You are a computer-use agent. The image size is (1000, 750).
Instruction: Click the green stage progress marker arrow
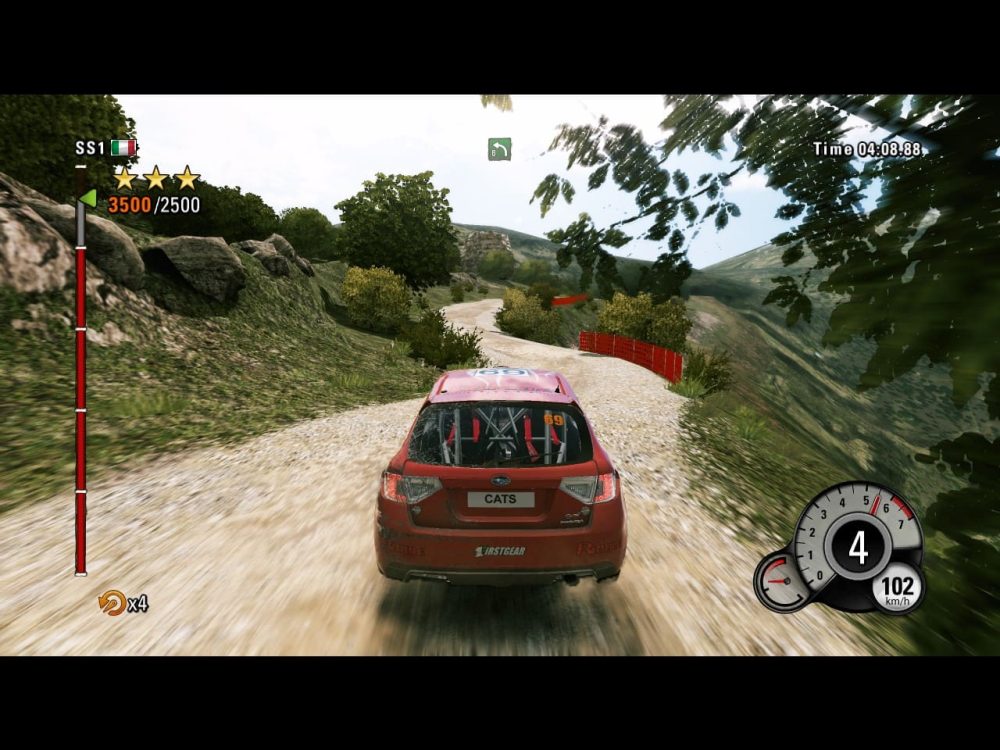tap(88, 198)
